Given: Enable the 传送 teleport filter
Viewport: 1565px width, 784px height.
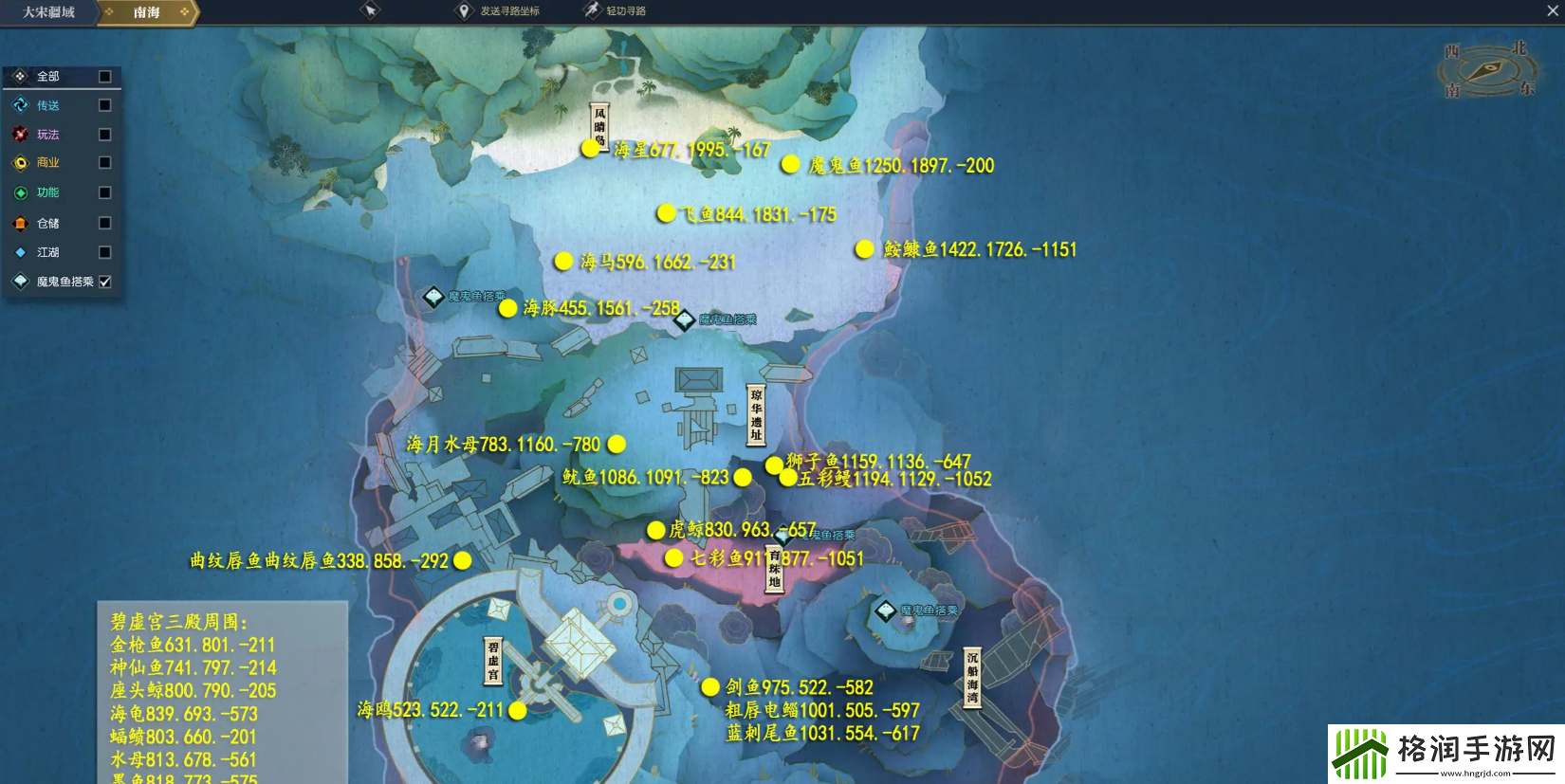Looking at the screenshot, I should coord(105,105).
